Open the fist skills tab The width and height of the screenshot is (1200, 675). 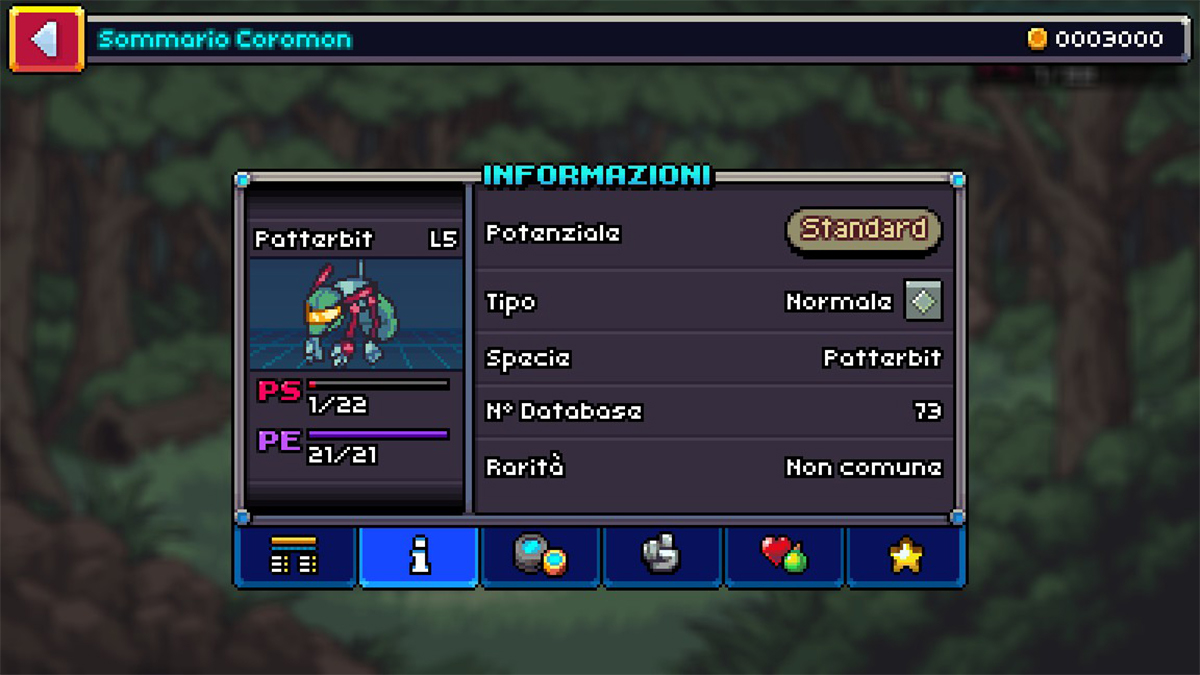coord(662,556)
